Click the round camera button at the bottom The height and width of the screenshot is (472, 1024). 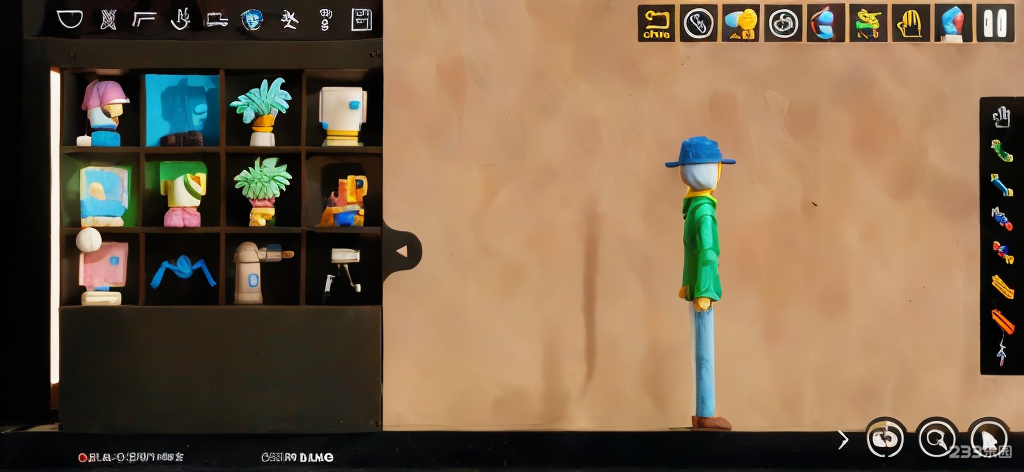click(x=885, y=437)
